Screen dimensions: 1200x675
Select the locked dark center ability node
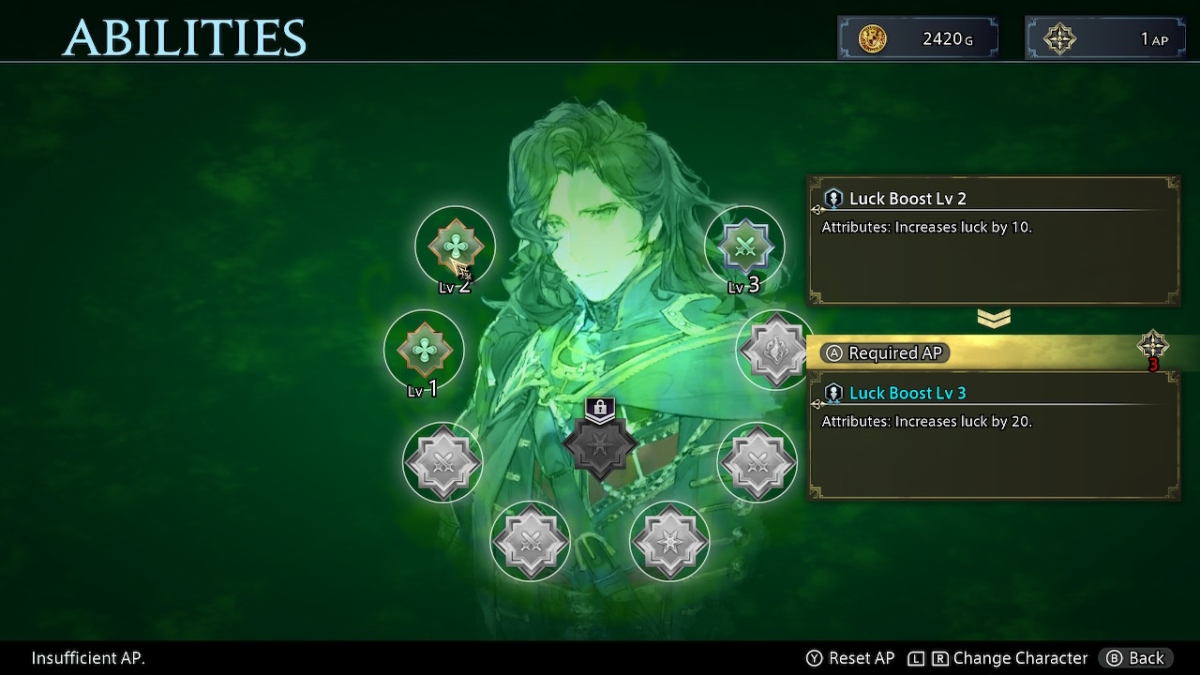tap(599, 445)
